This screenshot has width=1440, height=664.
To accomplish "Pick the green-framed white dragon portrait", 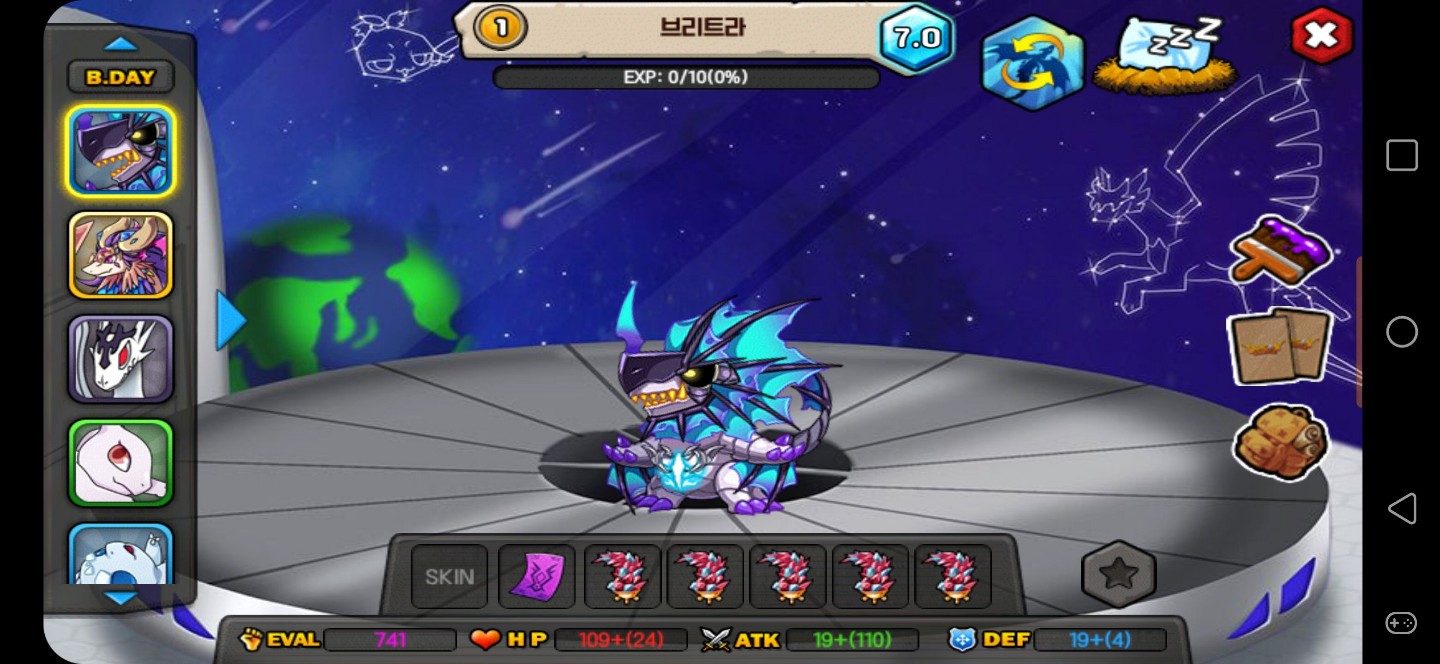I will 121,463.
